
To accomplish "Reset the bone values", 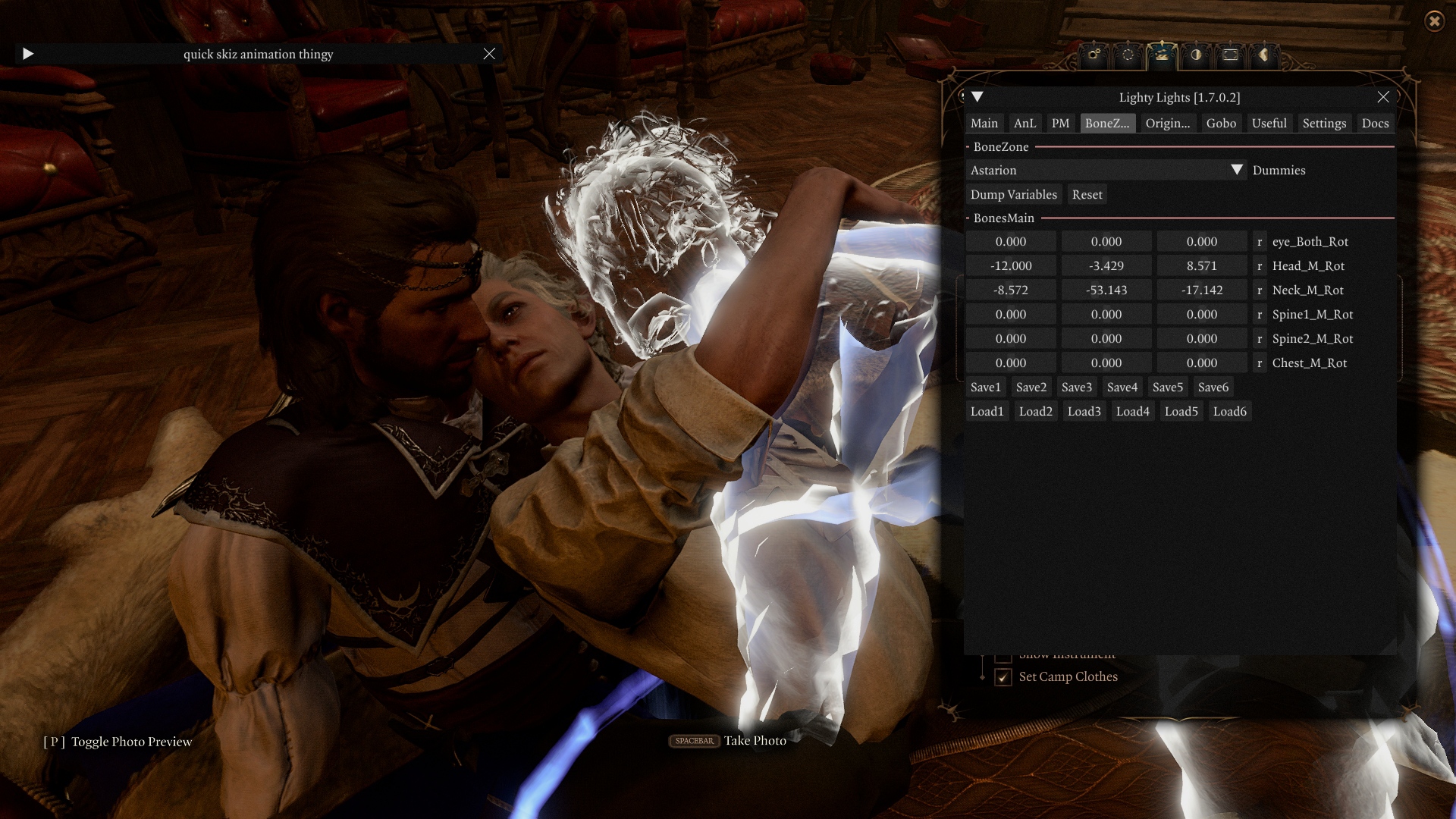I will click(x=1087, y=194).
